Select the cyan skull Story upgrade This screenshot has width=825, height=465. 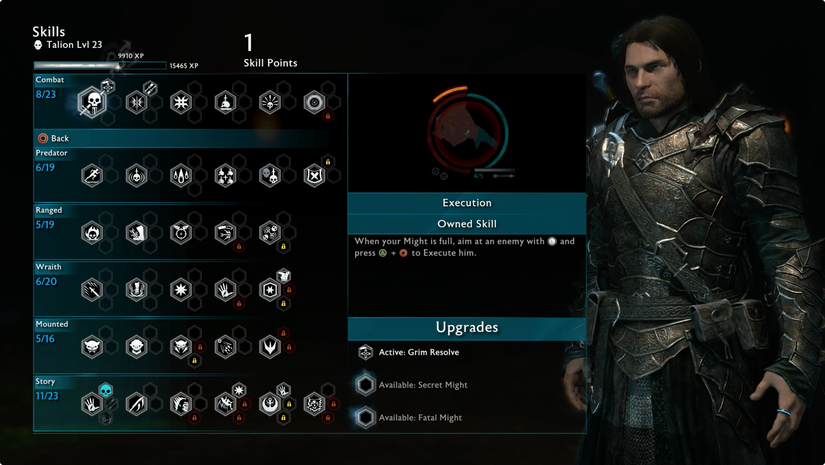[x=106, y=389]
